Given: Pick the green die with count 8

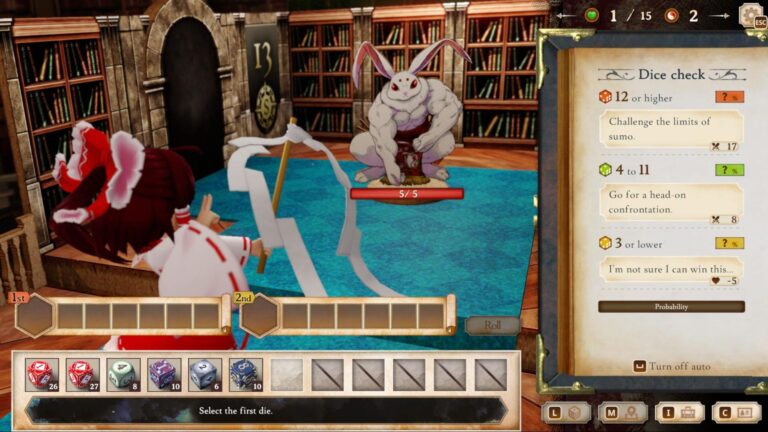Looking at the screenshot, I should coord(123,375).
